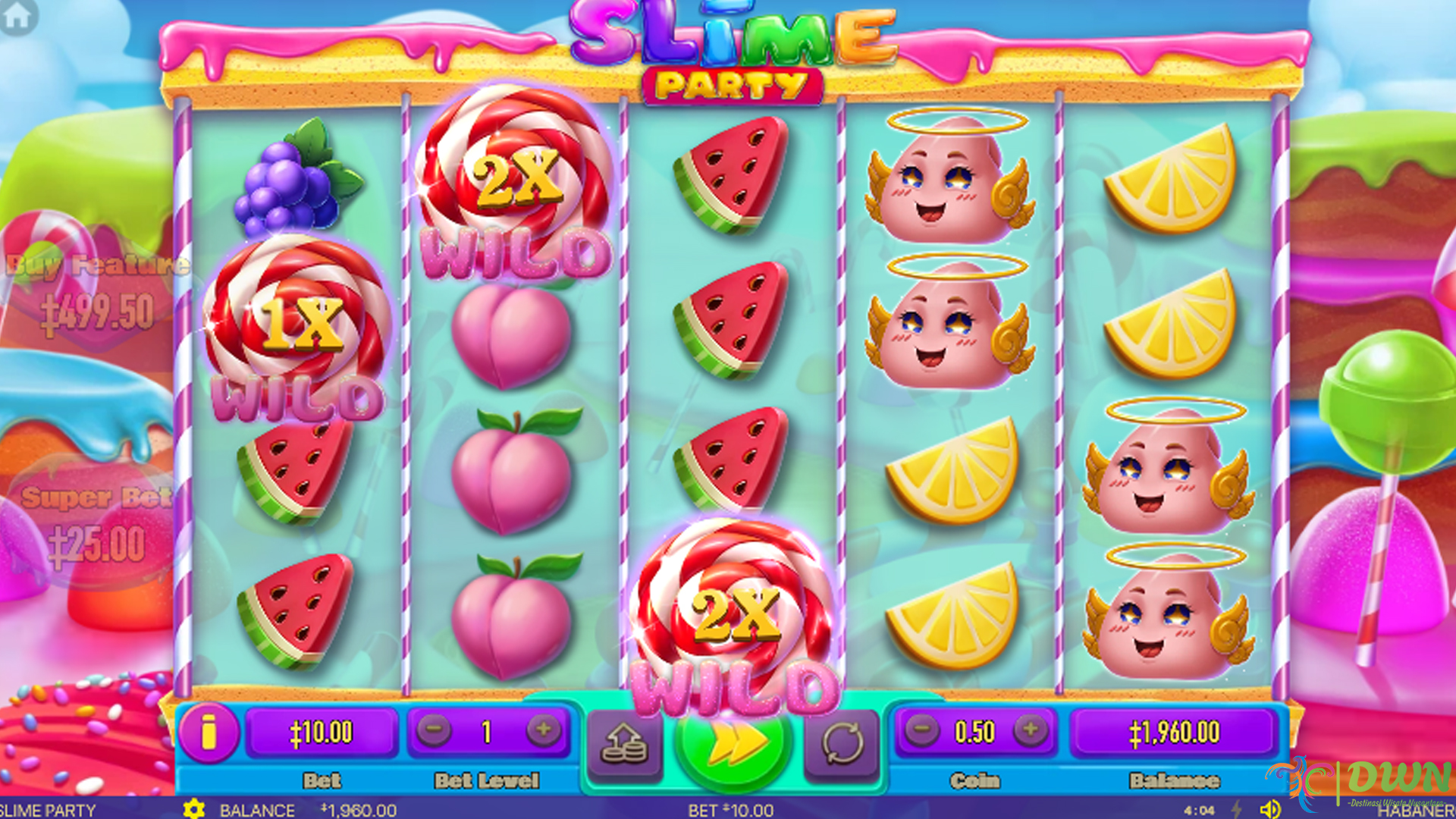The height and width of the screenshot is (819, 1456).
Task: Increase the bet level
Action: point(543,731)
